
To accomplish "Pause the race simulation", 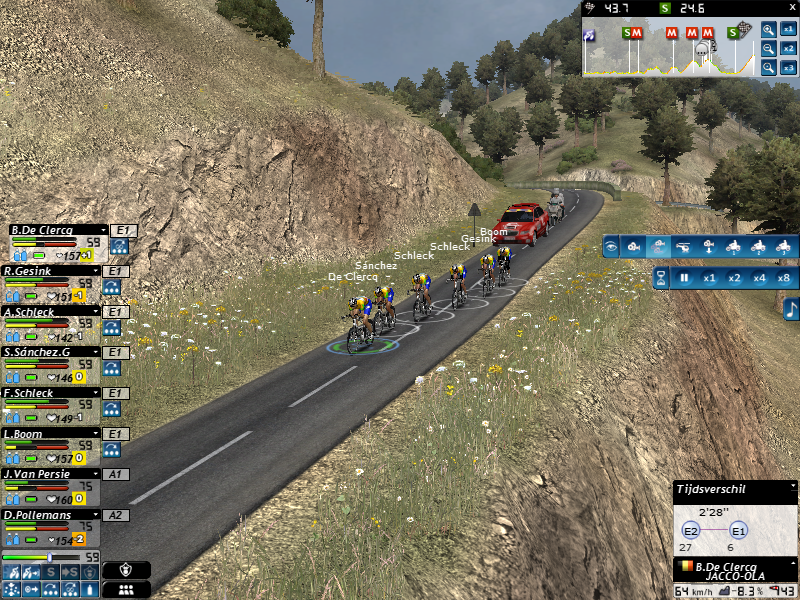I will coord(685,278).
